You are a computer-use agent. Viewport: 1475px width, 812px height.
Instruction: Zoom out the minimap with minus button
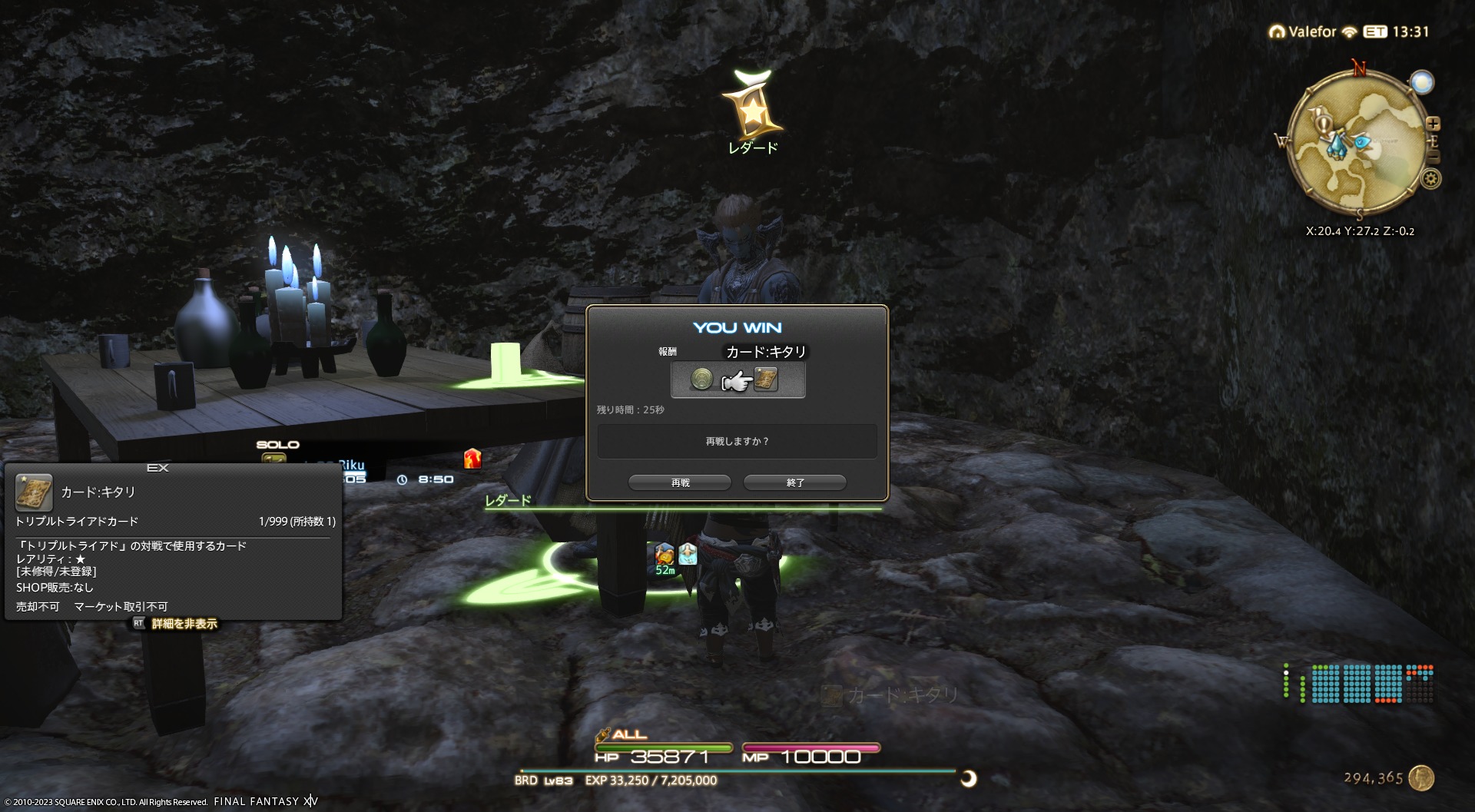[1433, 157]
